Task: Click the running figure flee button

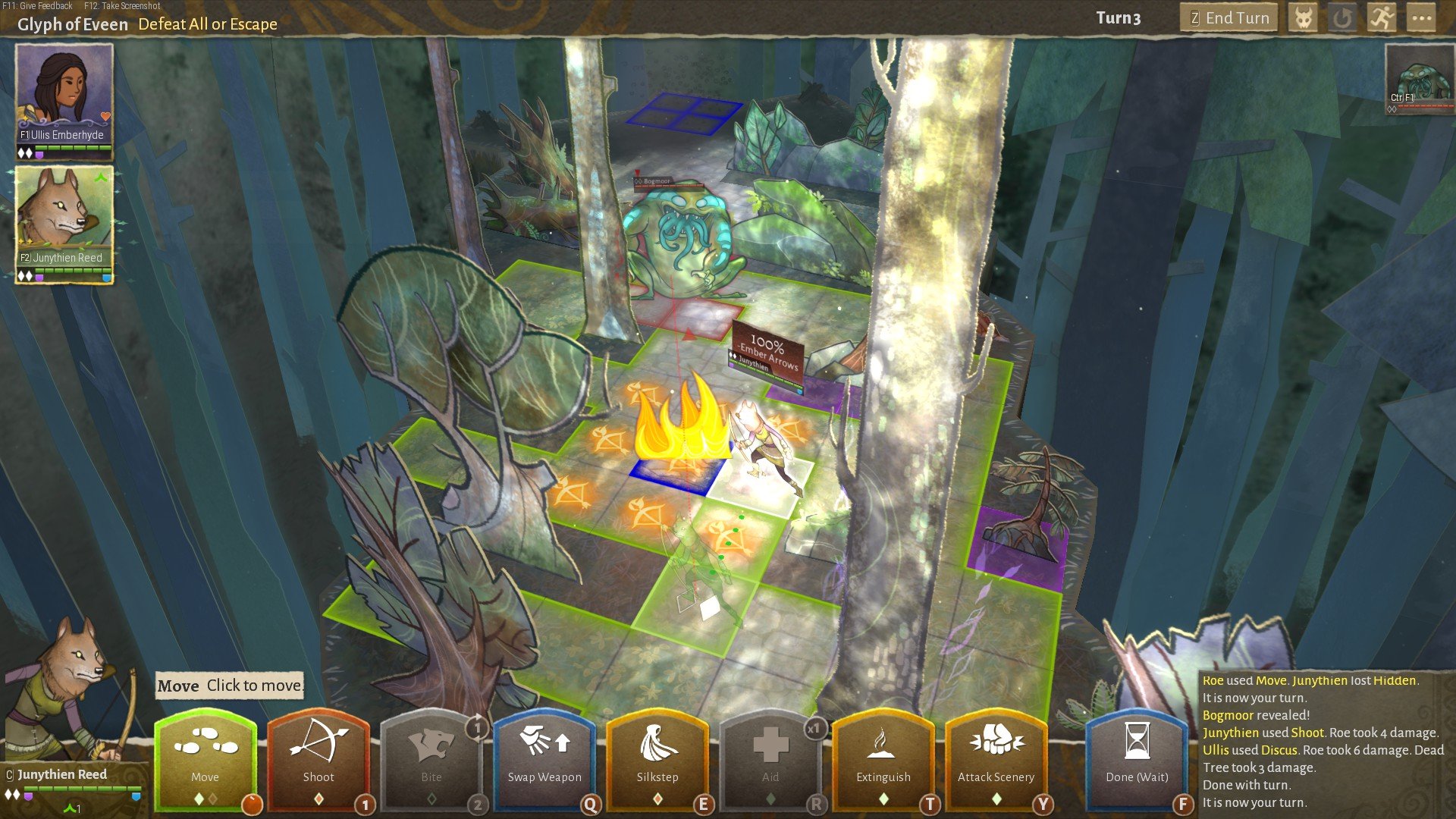Action: coord(1382,18)
